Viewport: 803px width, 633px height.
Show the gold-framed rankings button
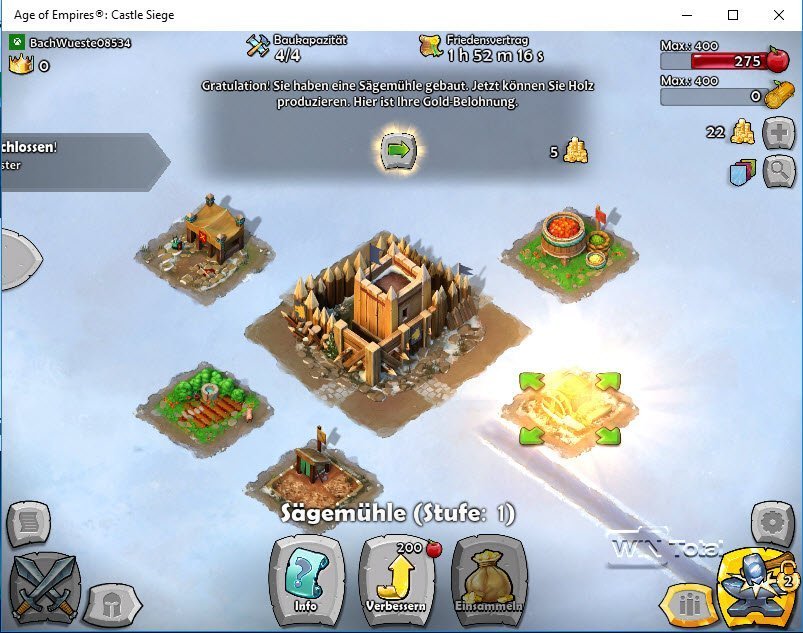click(686, 605)
